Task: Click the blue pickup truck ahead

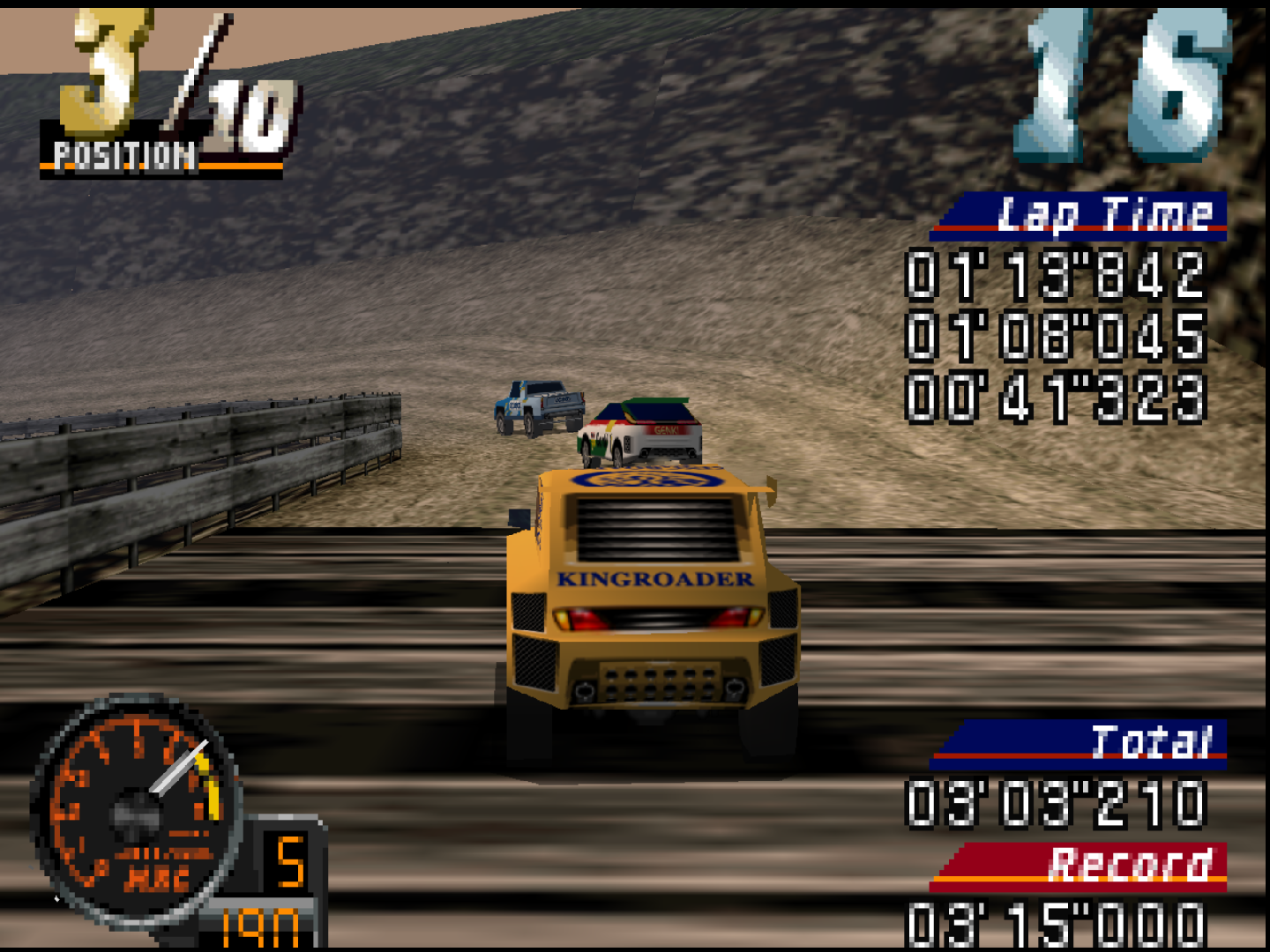Action: click(x=538, y=407)
